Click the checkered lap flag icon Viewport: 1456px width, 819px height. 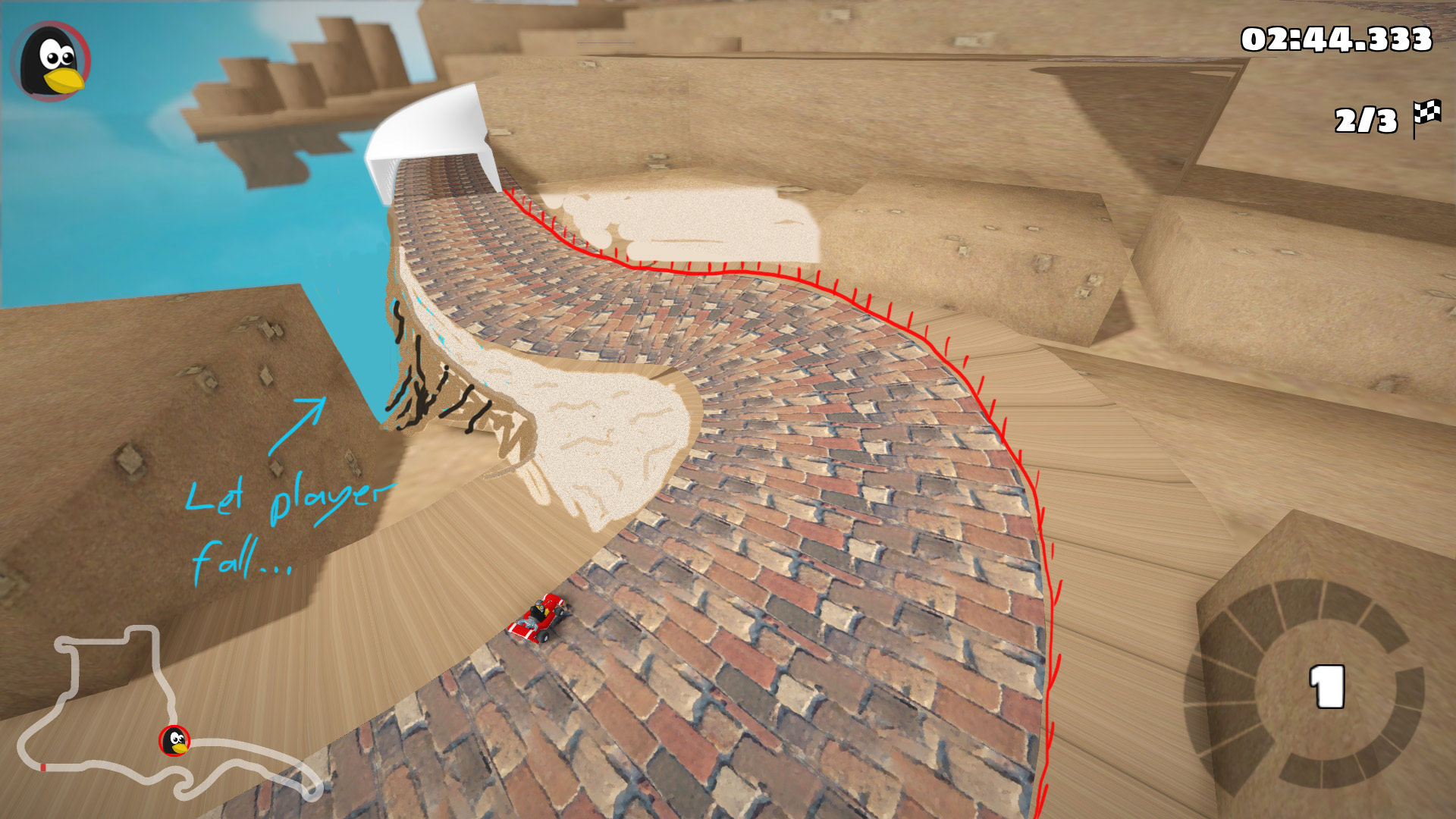[x=1427, y=118]
